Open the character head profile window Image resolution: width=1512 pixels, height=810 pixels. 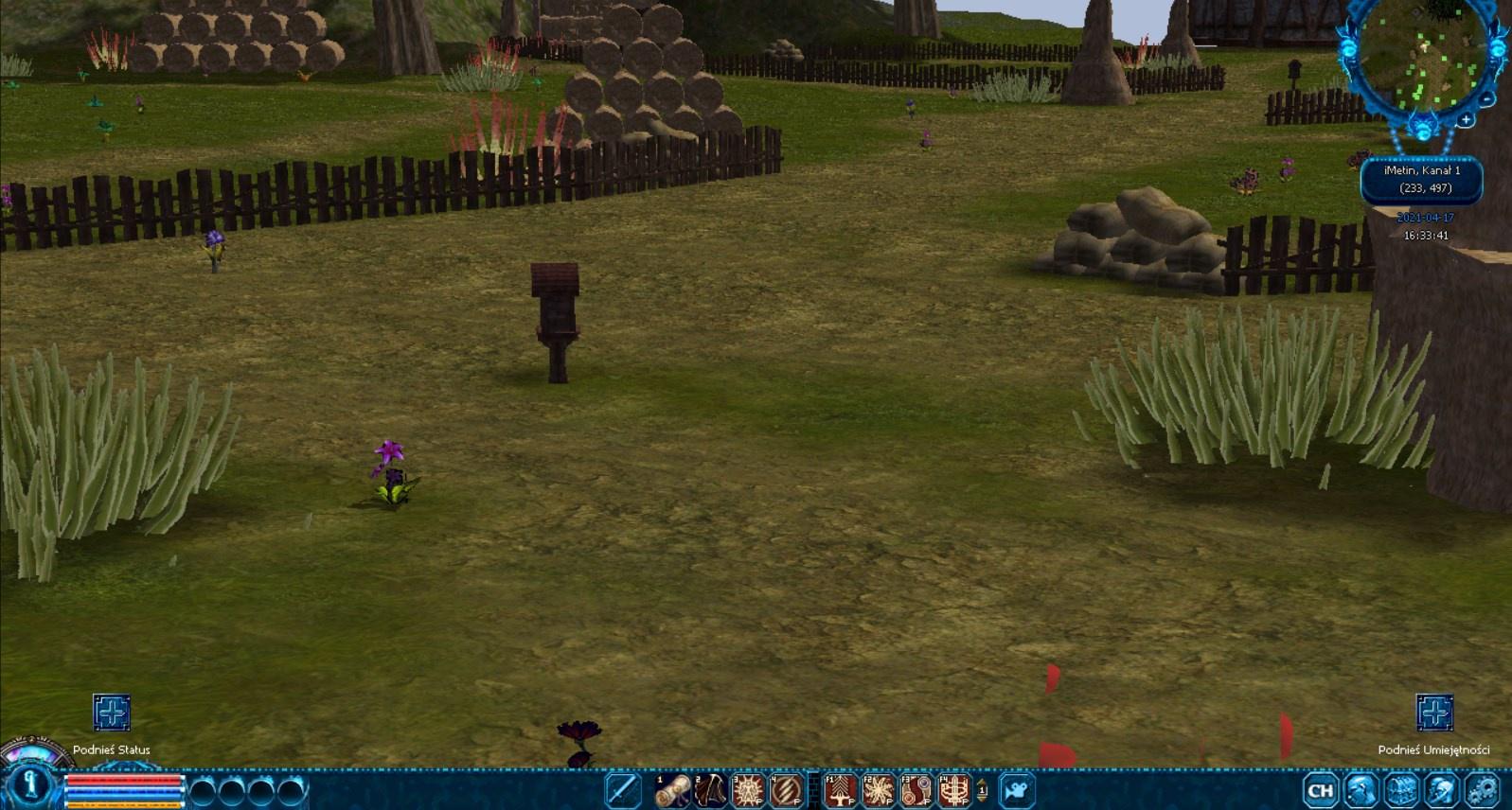coord(1361,790)
